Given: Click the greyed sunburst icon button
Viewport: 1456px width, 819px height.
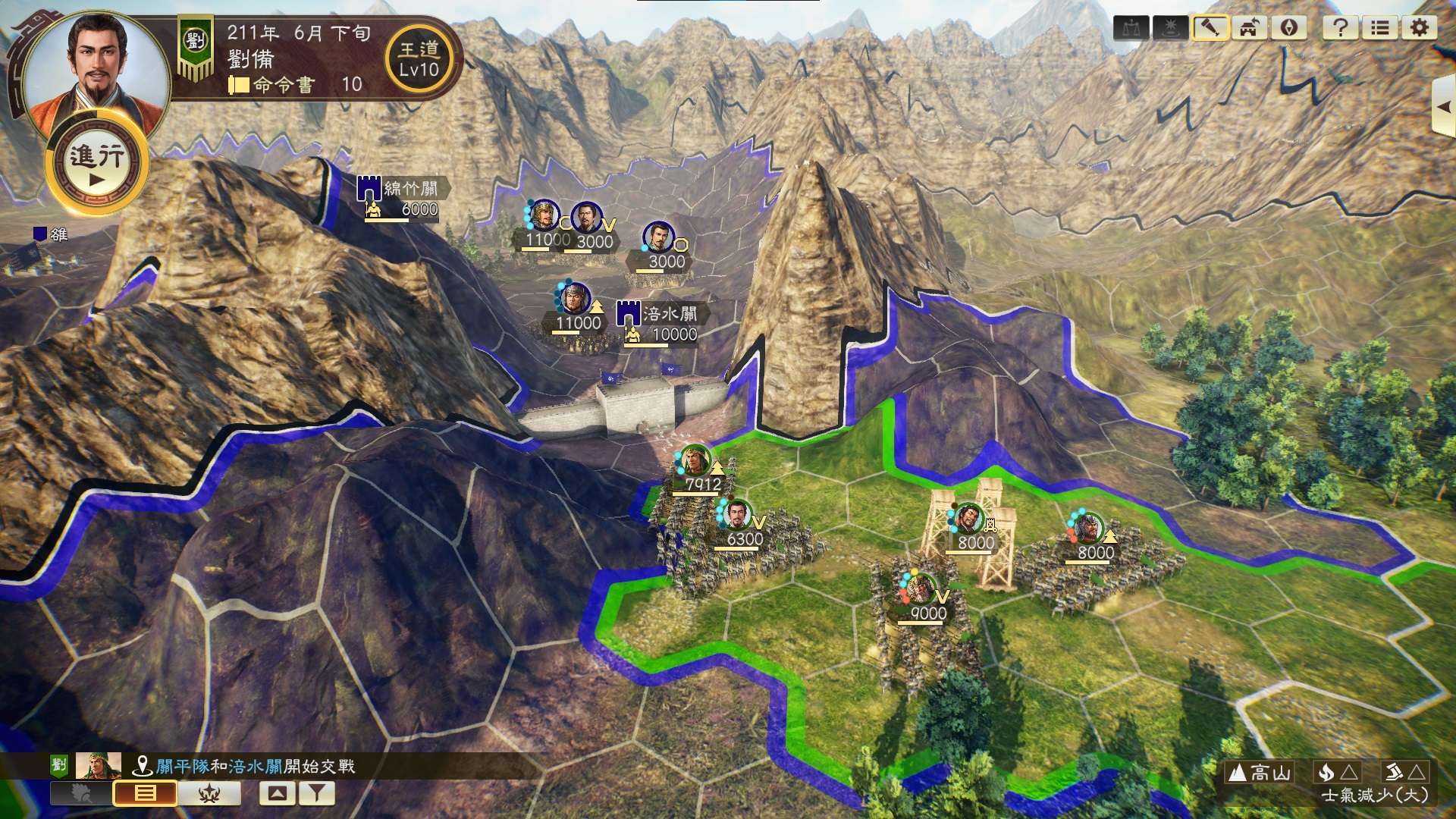Looking at the screenshot, I should point(1170,28).
